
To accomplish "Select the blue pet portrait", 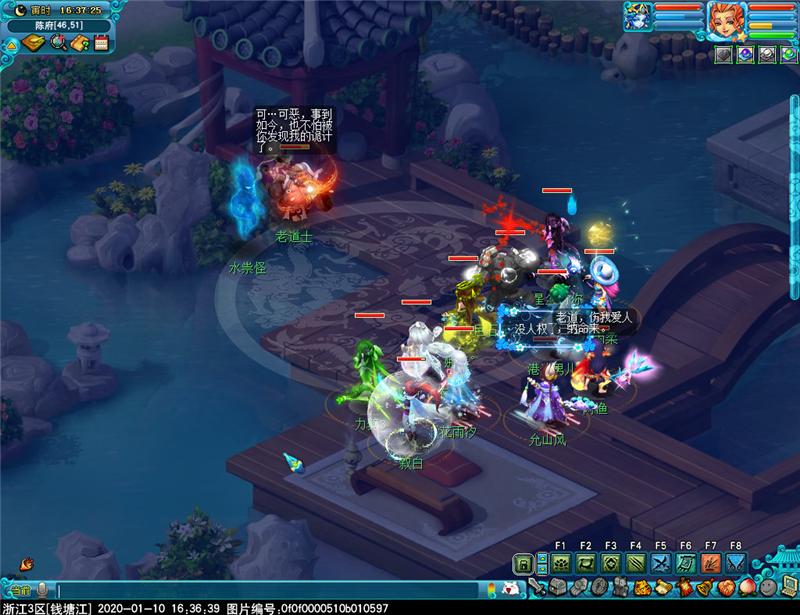I will (x=638, y=18).
